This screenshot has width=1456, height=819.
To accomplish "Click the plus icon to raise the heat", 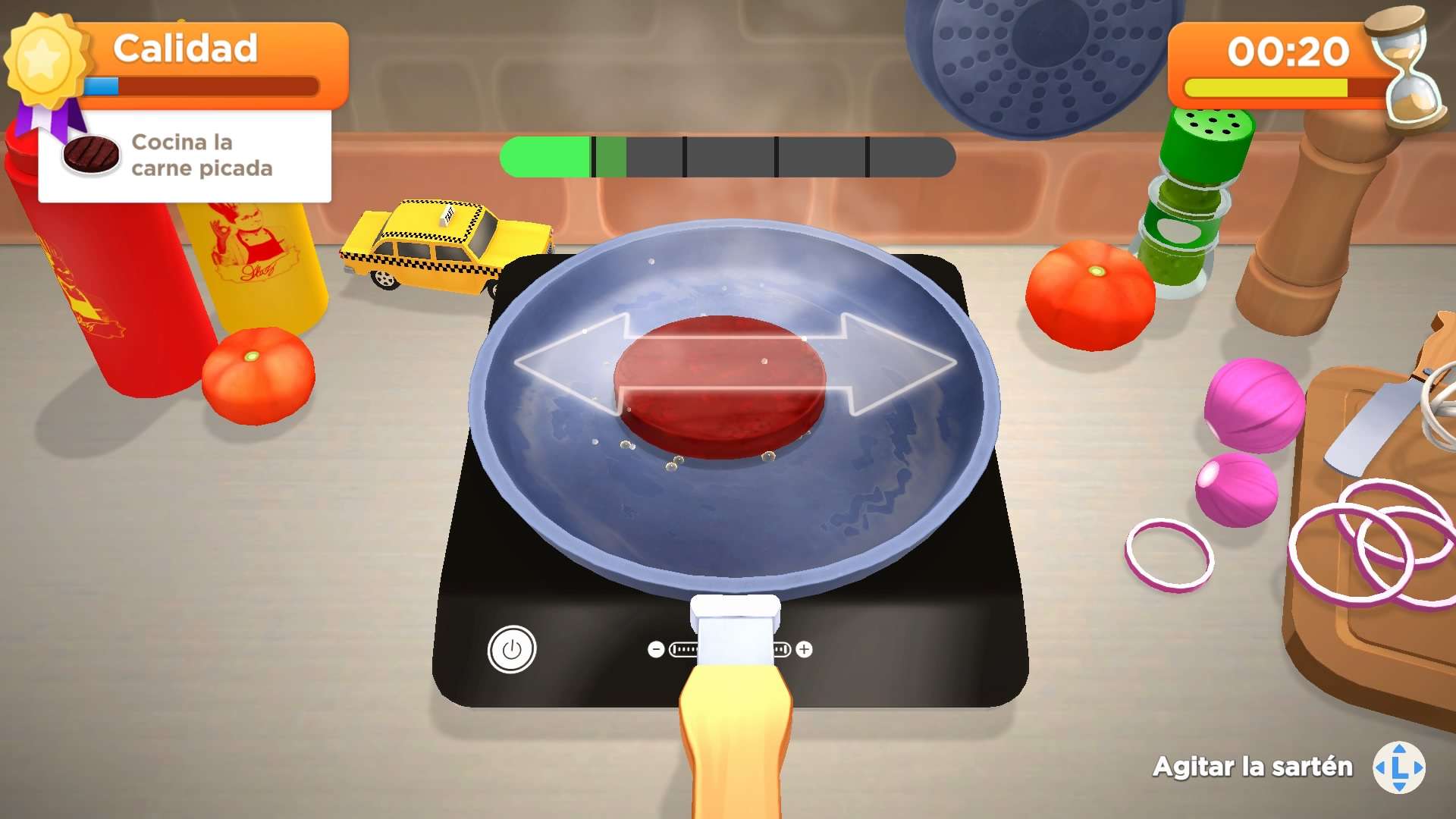I will tap(804, 648).
